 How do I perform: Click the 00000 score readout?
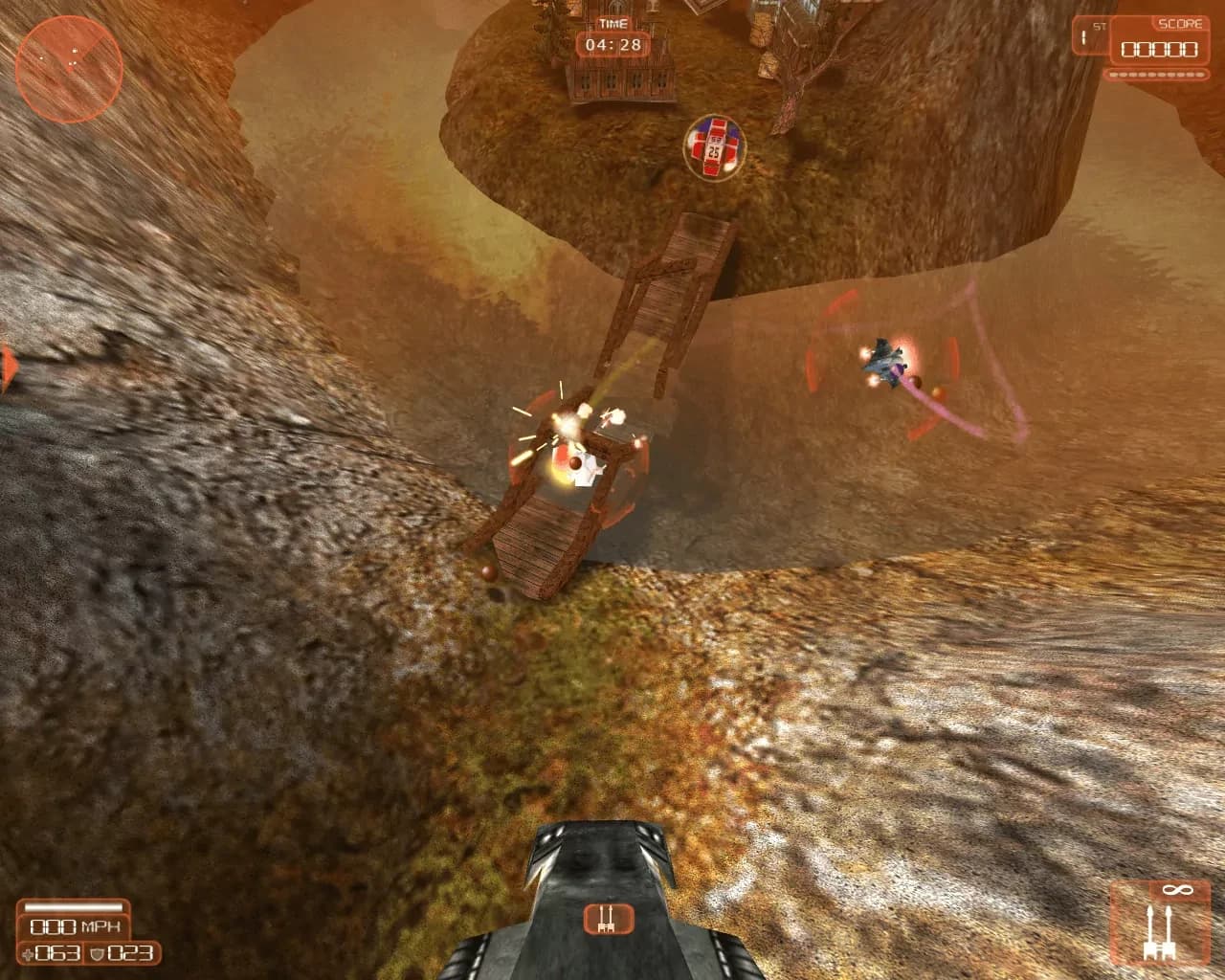1158,48
